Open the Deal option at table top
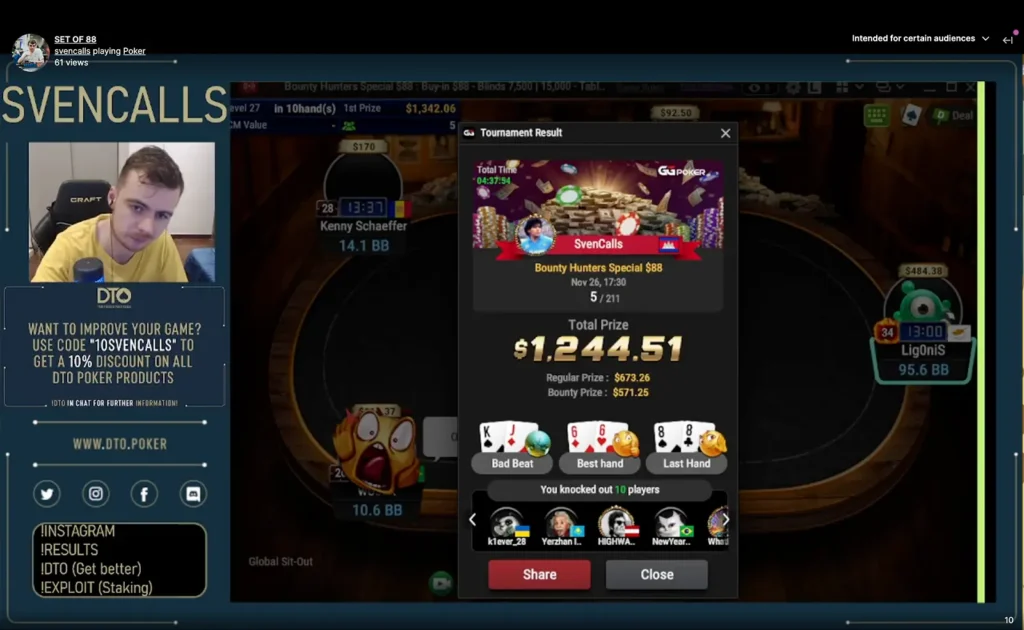This screenshot has height=630, width=1024. (953, 115)
